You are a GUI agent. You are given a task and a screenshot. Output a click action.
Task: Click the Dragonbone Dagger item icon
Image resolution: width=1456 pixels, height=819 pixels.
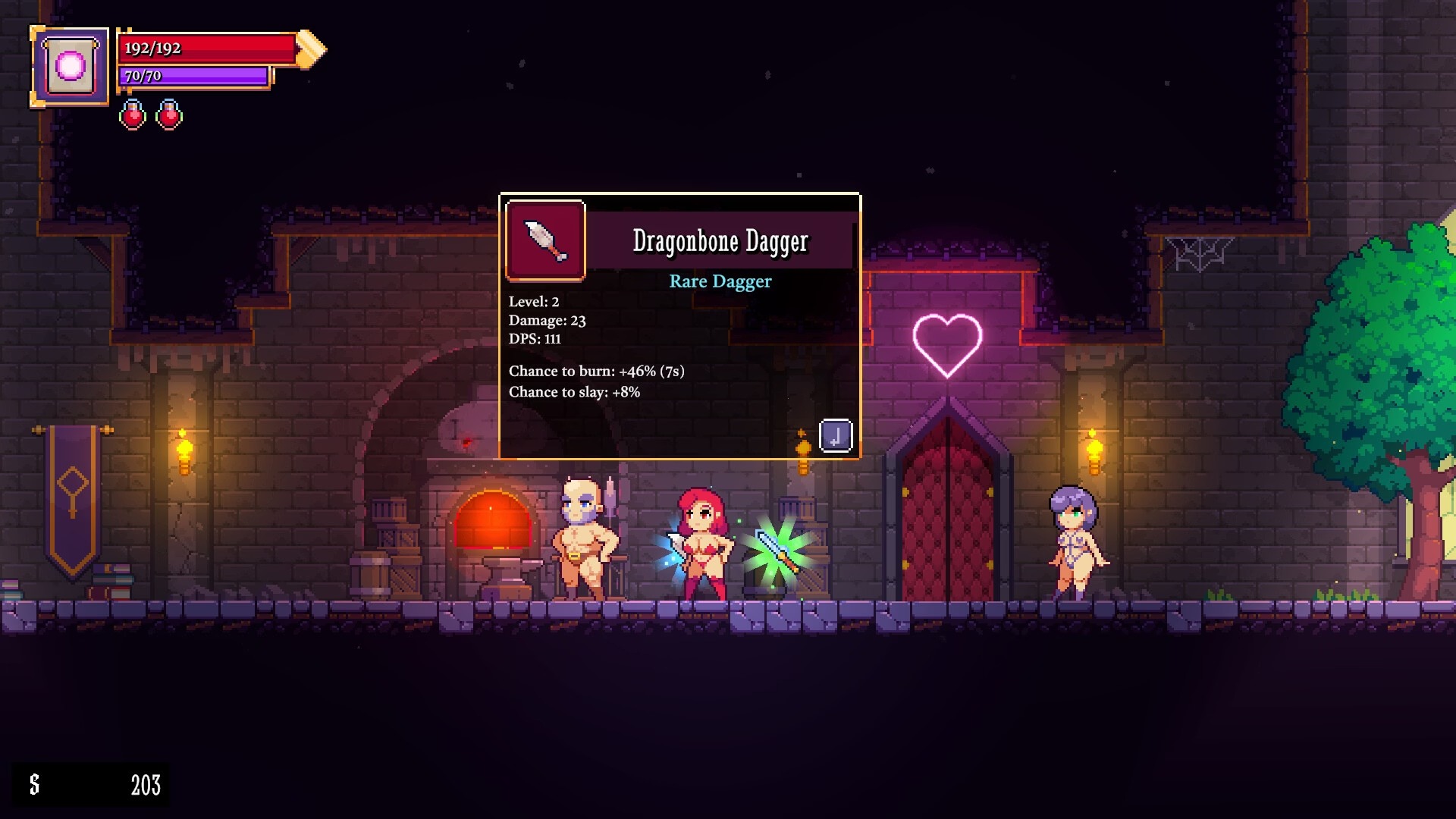(x=545, y=240)
